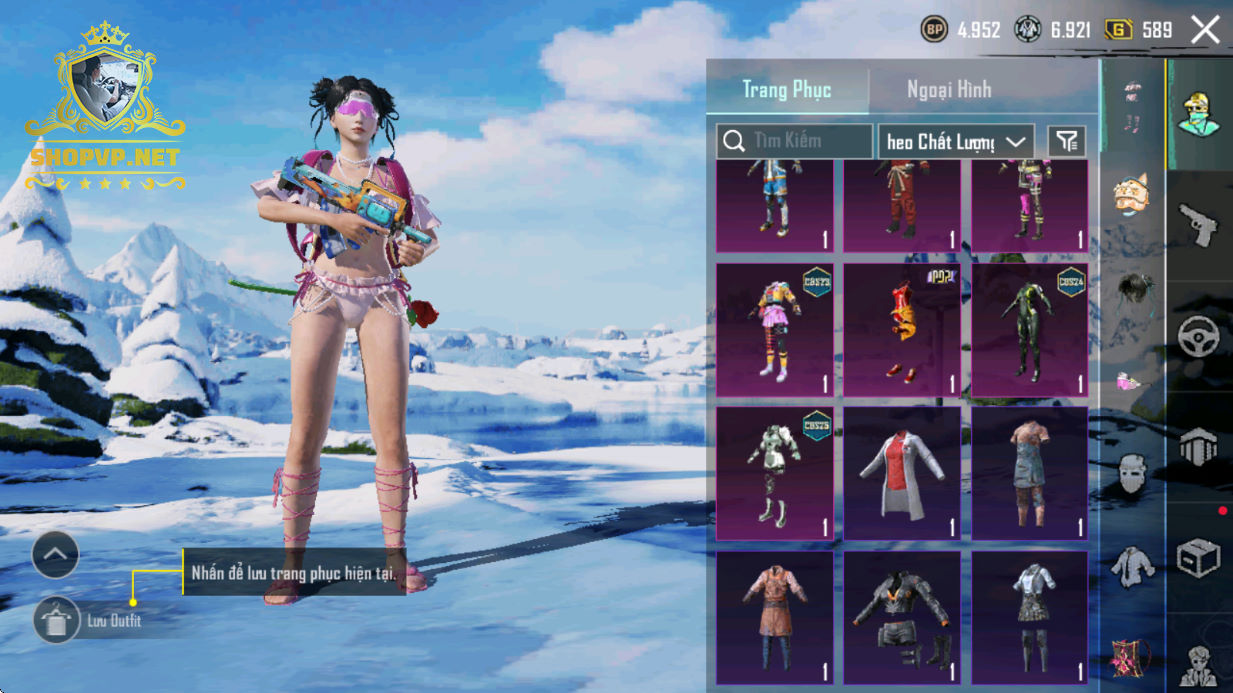Save current outfit with Lưu Outfit

pyautogui.click(x=57, y=621)
